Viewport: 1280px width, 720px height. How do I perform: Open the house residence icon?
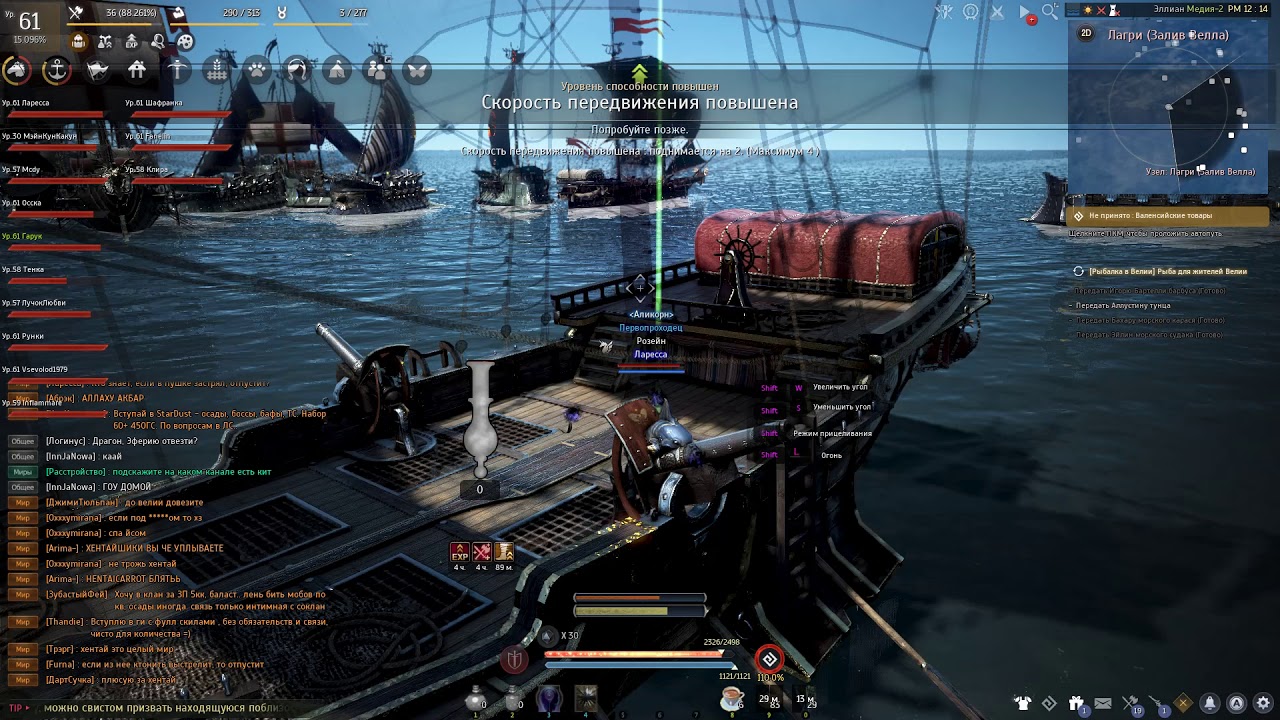coord(137,70)
